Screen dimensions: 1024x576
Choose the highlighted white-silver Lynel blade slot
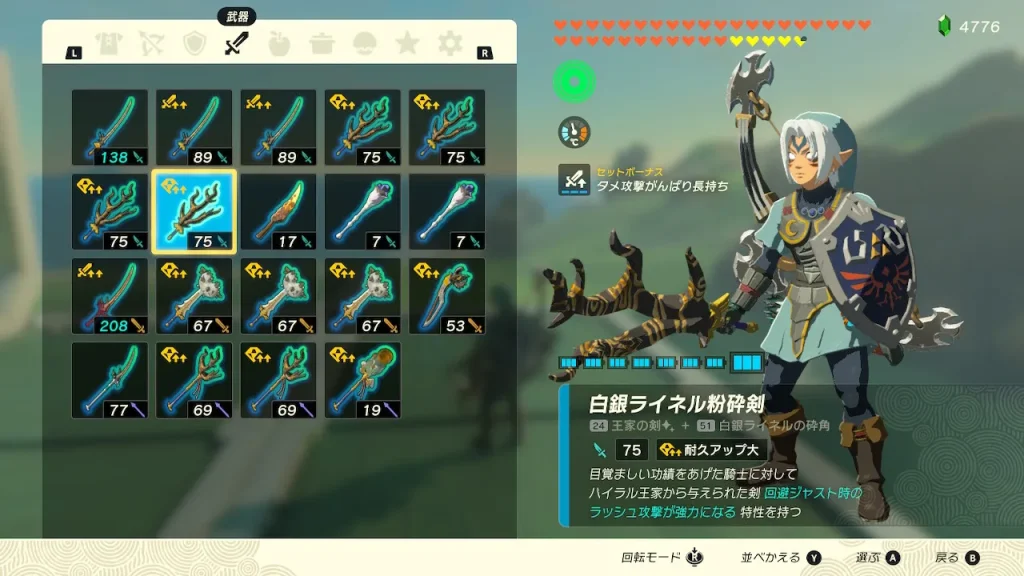[x=194, y=212]
